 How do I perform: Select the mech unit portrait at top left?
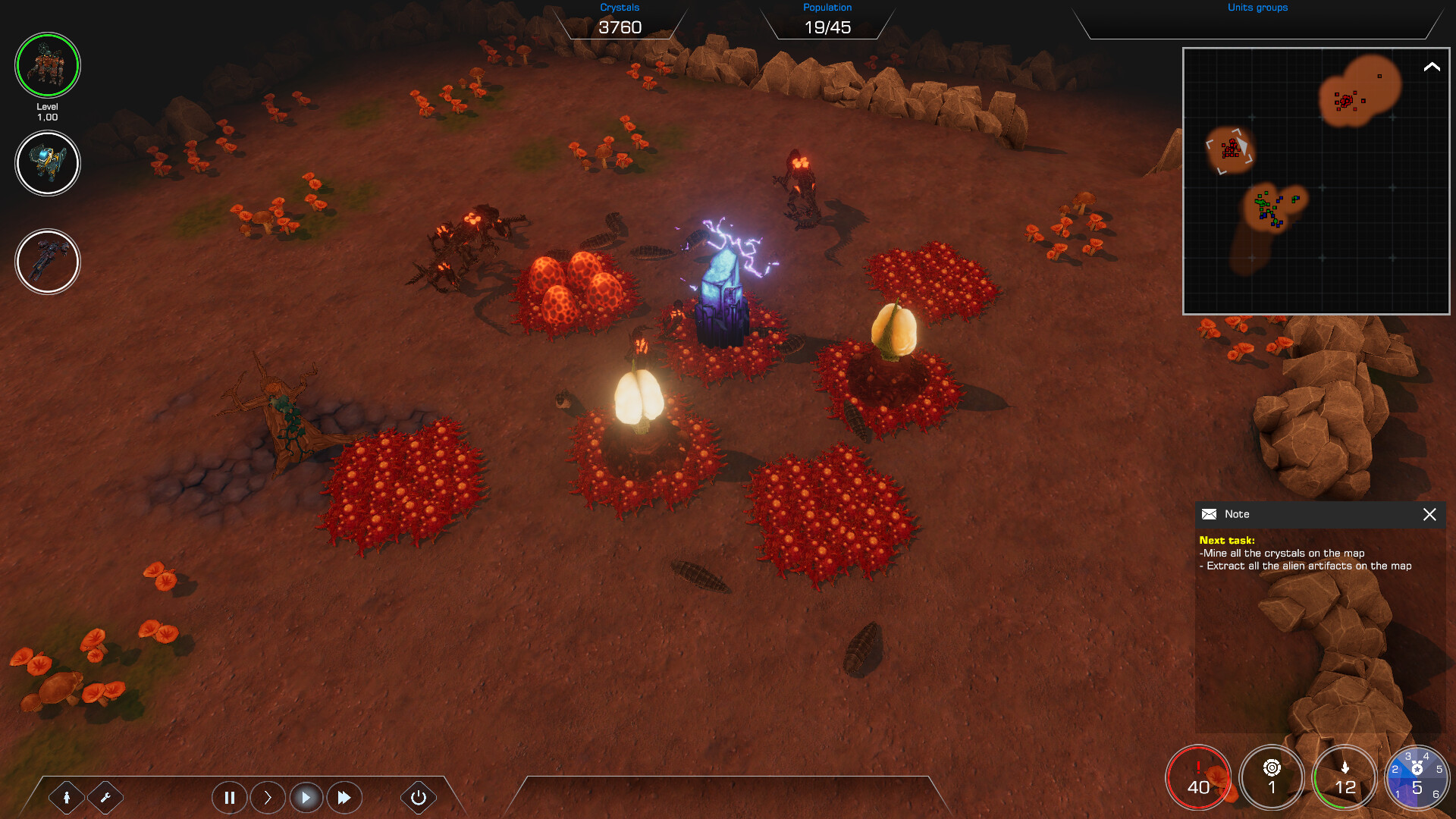point(47,65)
